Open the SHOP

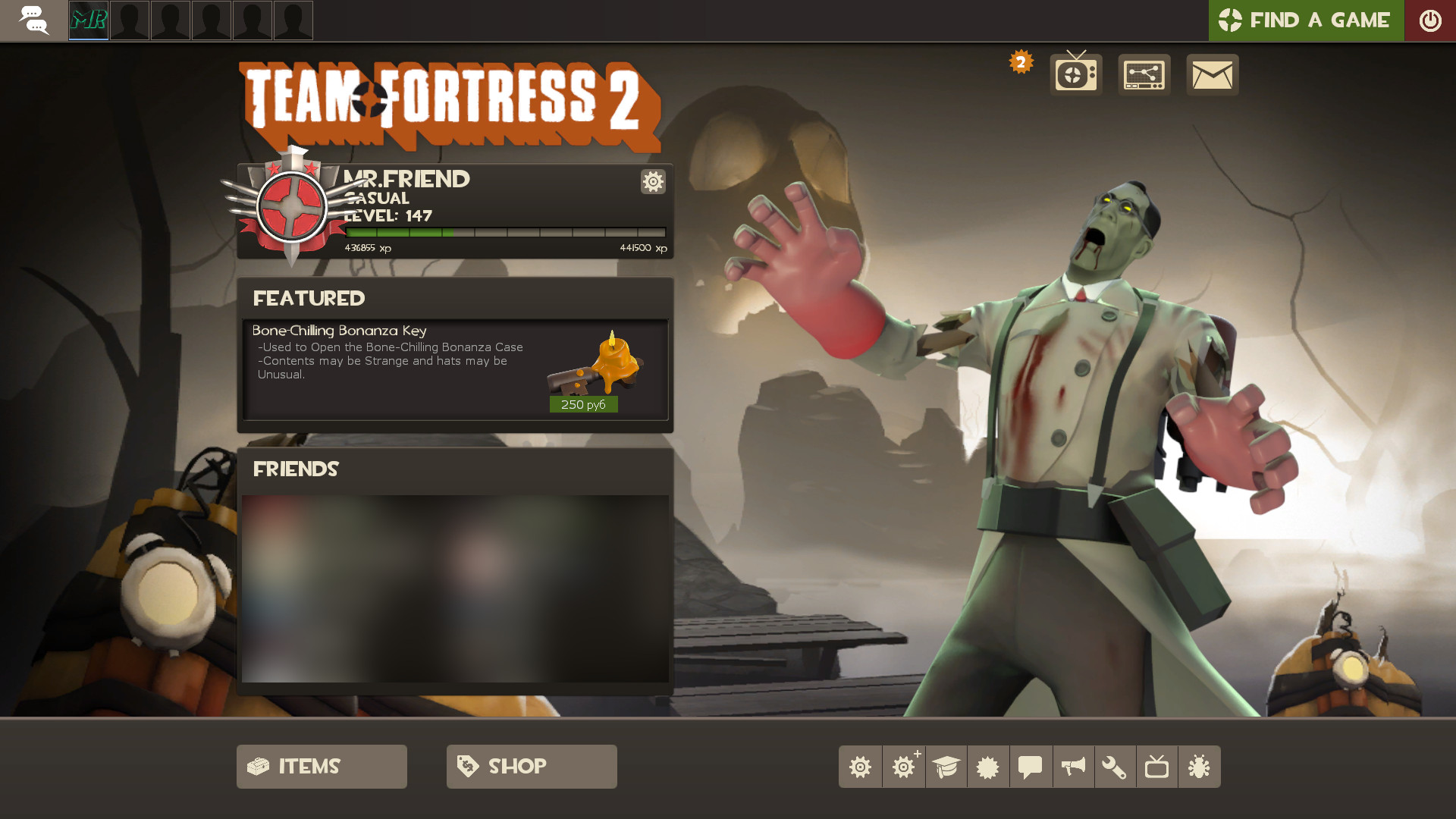[x=531, y=766]
